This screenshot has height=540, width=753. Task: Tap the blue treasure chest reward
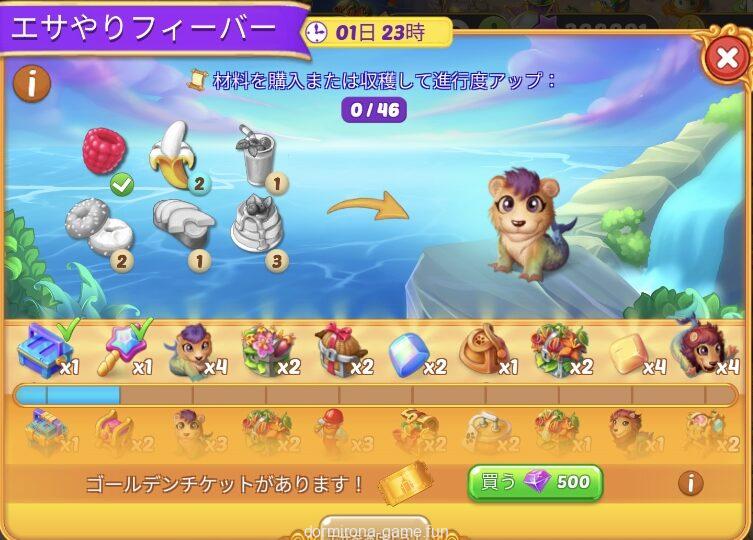(x=42, y=349)
